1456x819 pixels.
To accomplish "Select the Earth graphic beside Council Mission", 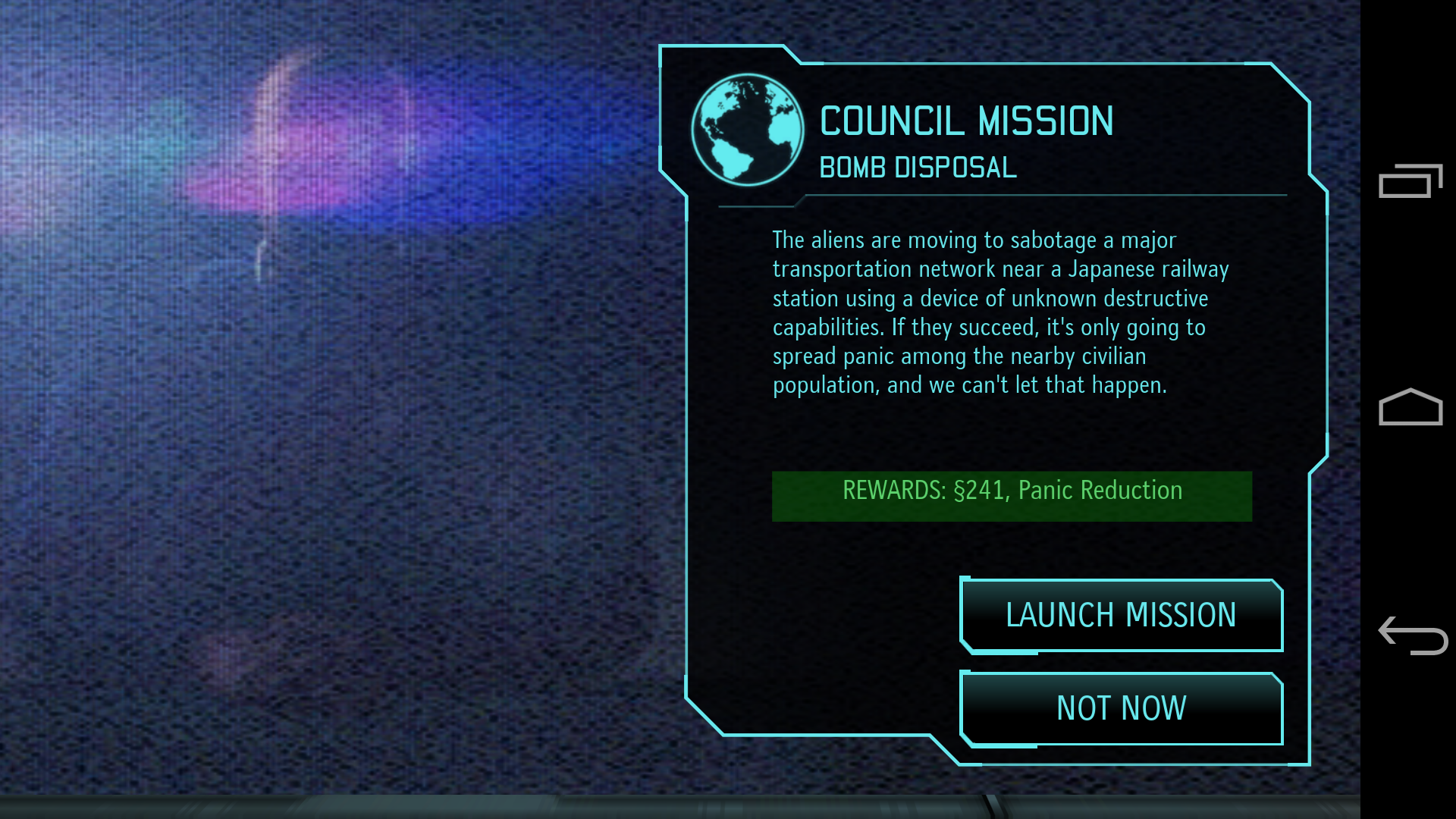I will pyautogui.click(x=747, y=129).
